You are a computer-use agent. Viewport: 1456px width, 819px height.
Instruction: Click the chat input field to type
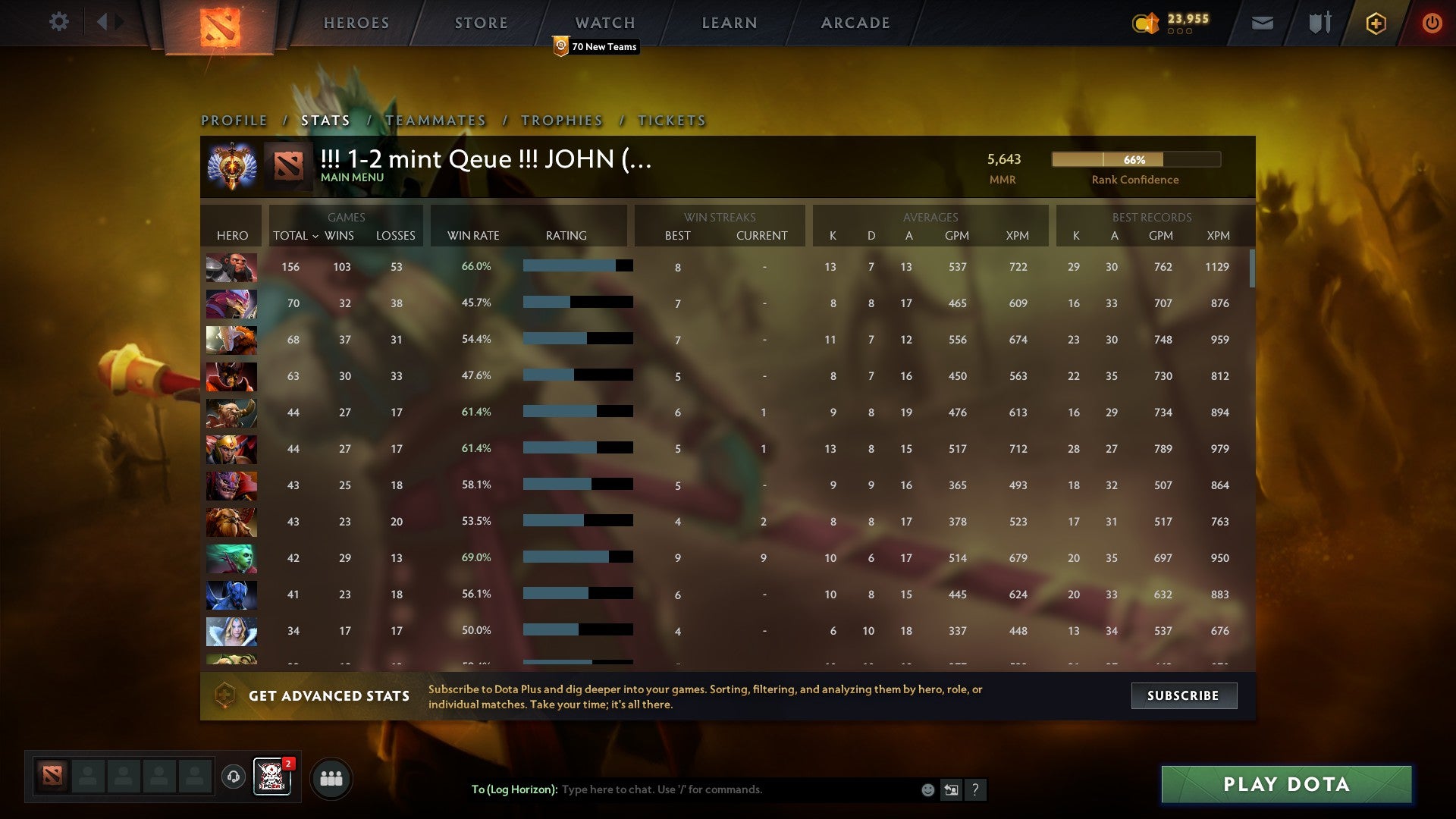pyautogui.click(x=720, y=789)
